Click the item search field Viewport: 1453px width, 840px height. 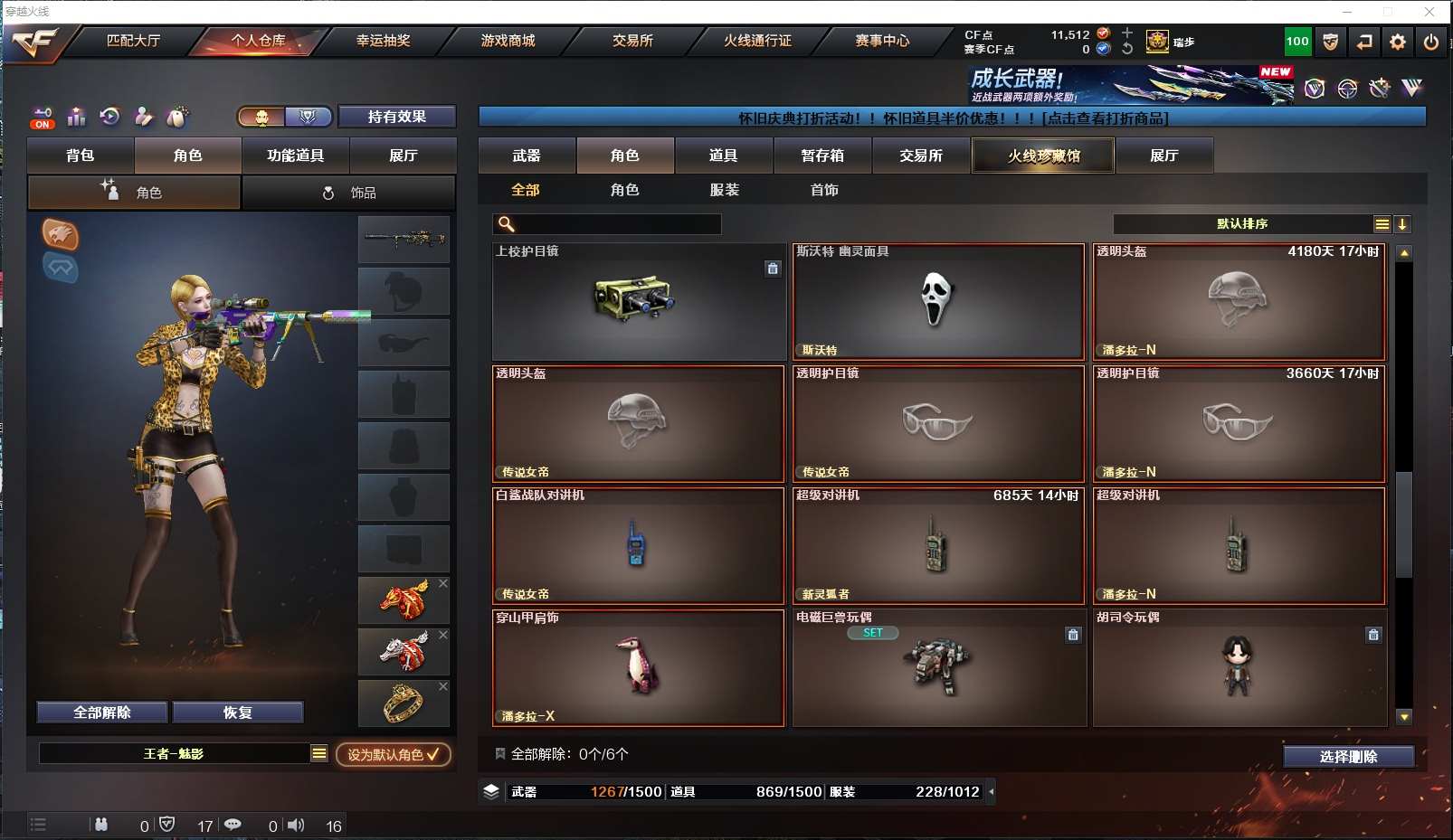pyautogui.click(x=617, y=224)
